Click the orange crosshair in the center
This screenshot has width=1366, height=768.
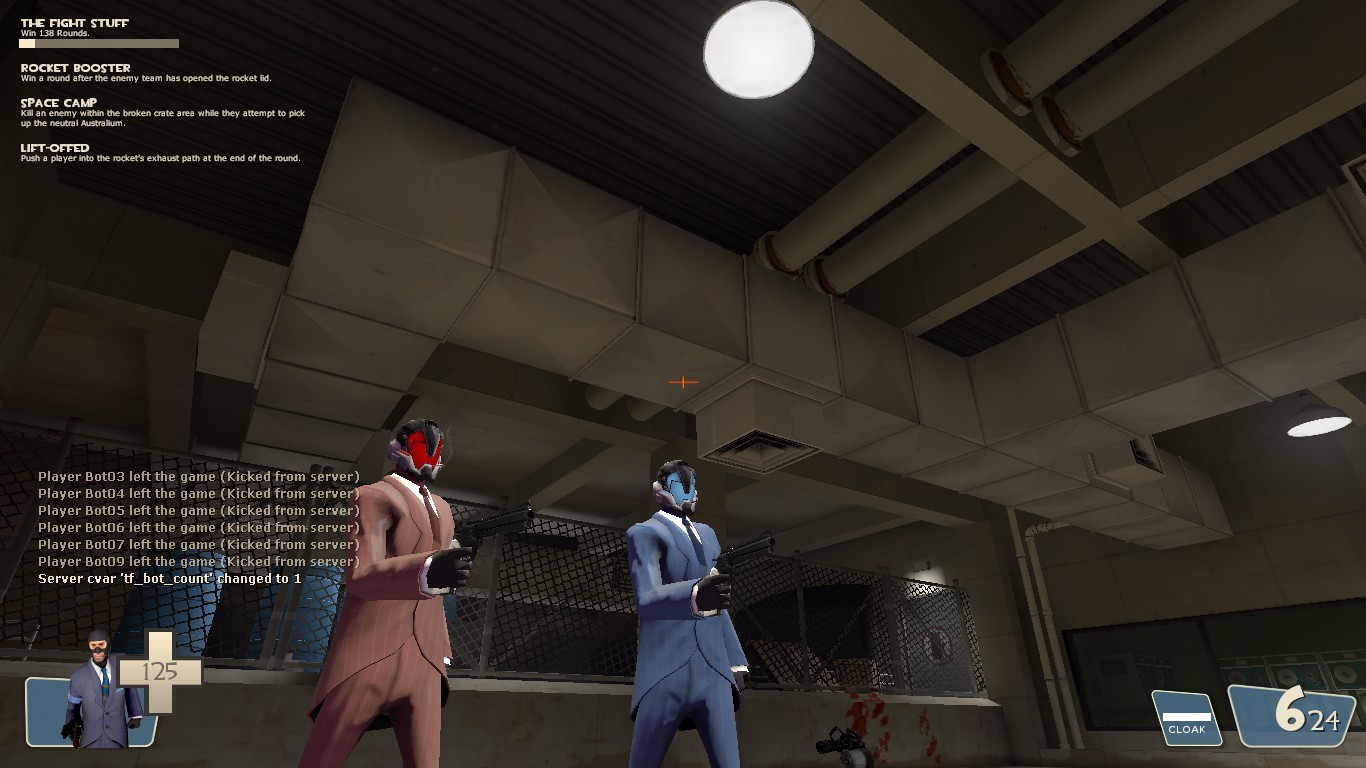point(683,381)
